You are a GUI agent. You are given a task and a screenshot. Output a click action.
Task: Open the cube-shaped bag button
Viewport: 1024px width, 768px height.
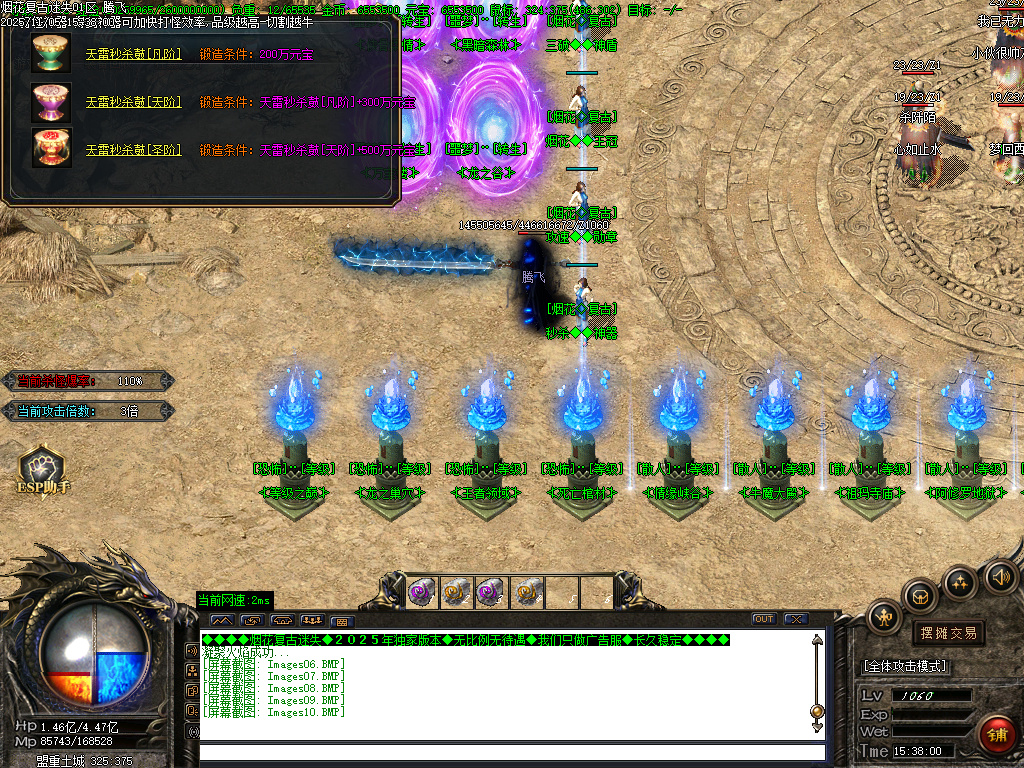[920, 597]
